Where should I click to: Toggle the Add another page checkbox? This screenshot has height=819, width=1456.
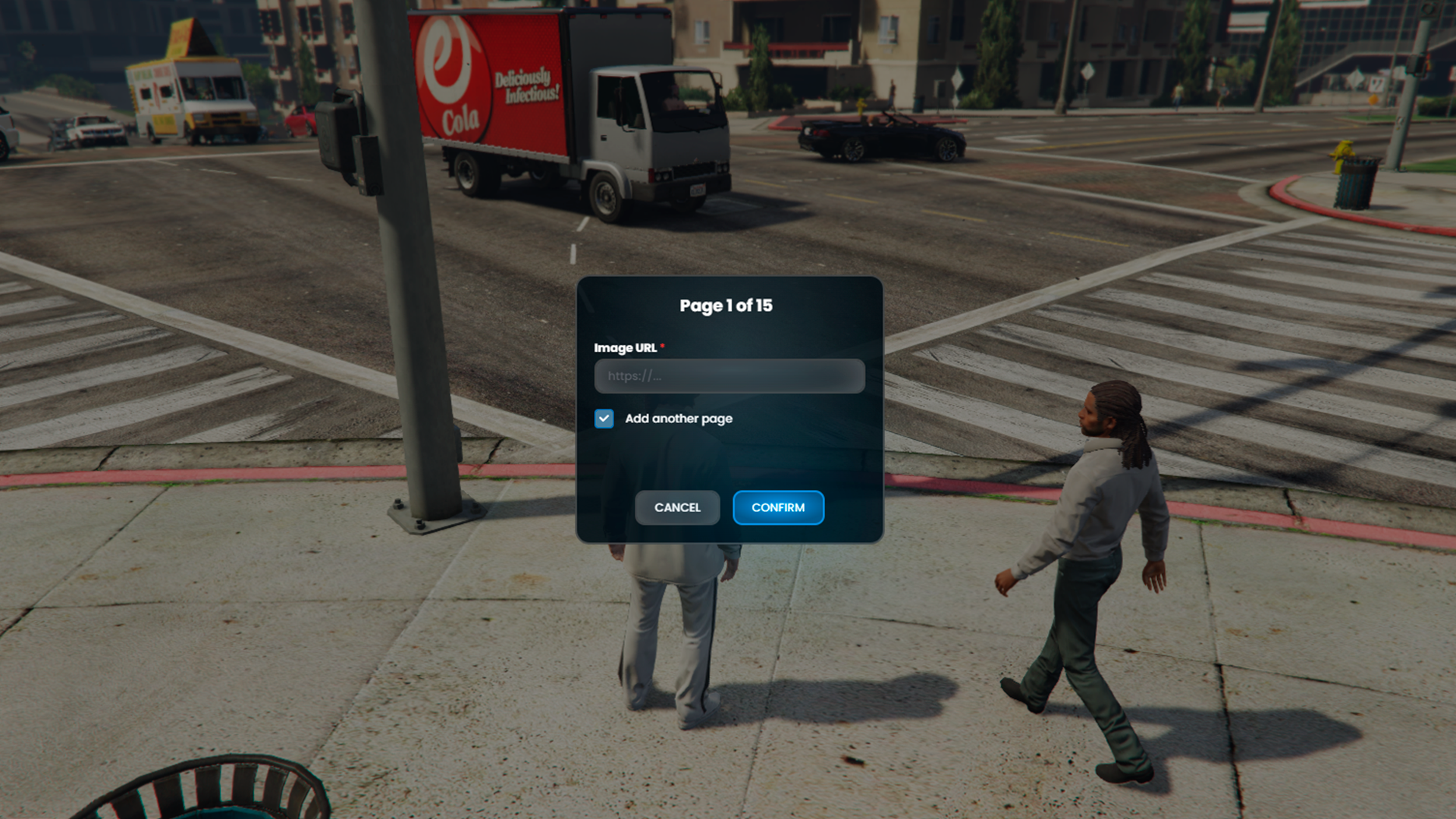tap(604, 419)
